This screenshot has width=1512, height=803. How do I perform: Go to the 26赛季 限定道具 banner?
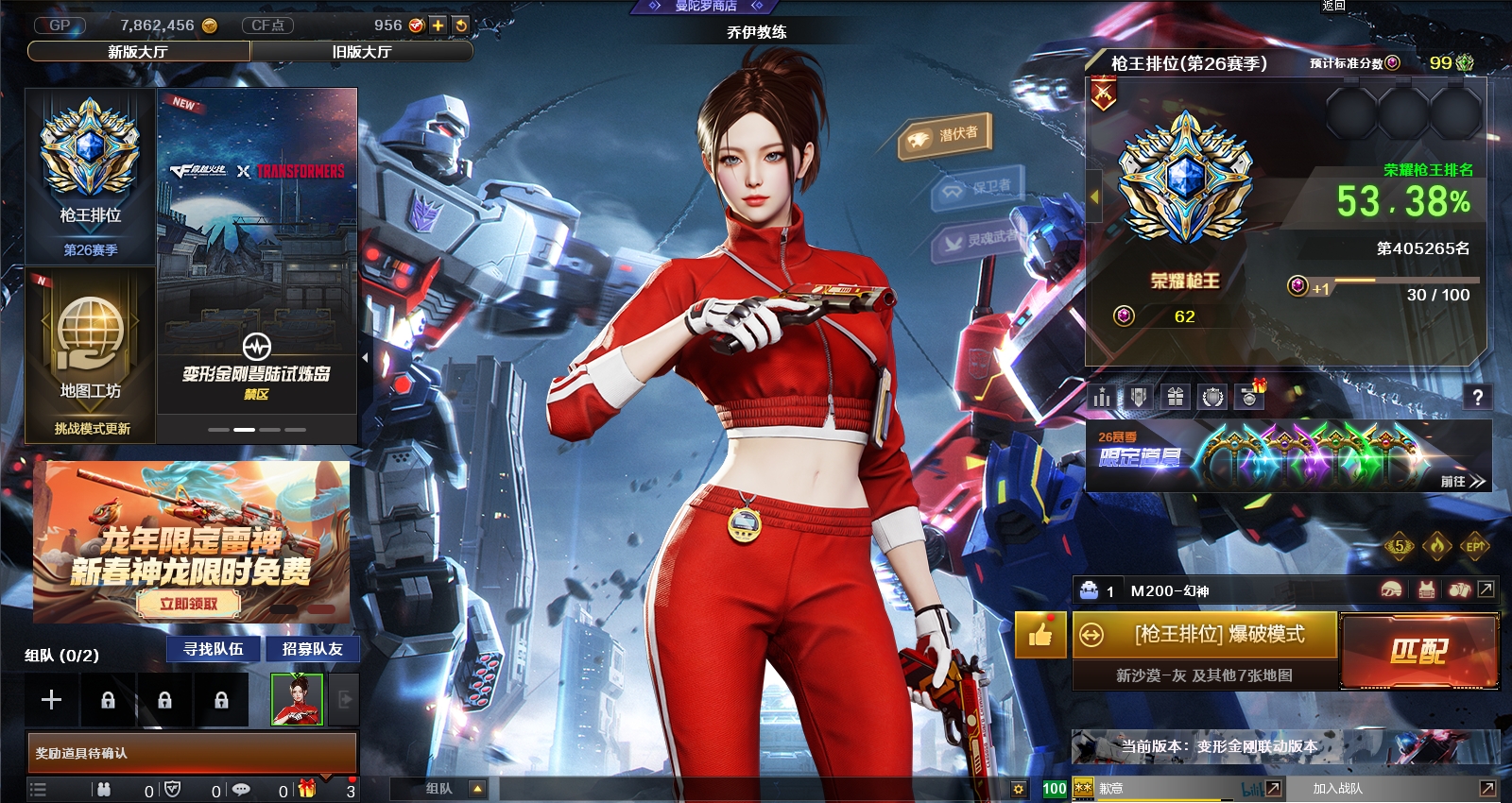1288,457
